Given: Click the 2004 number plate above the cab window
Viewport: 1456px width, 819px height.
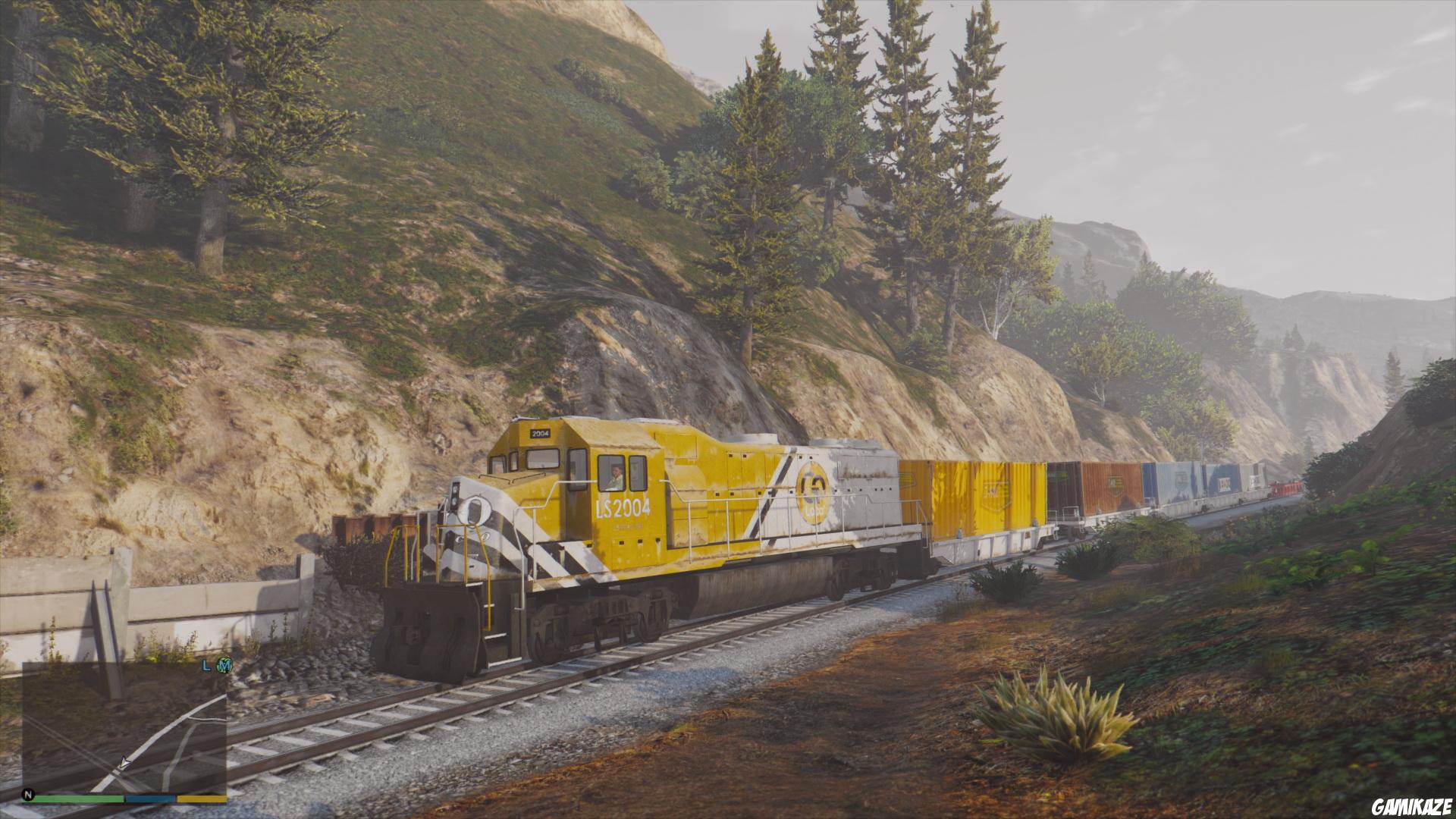Looking at the screenshot, I should tap(539, 434).
